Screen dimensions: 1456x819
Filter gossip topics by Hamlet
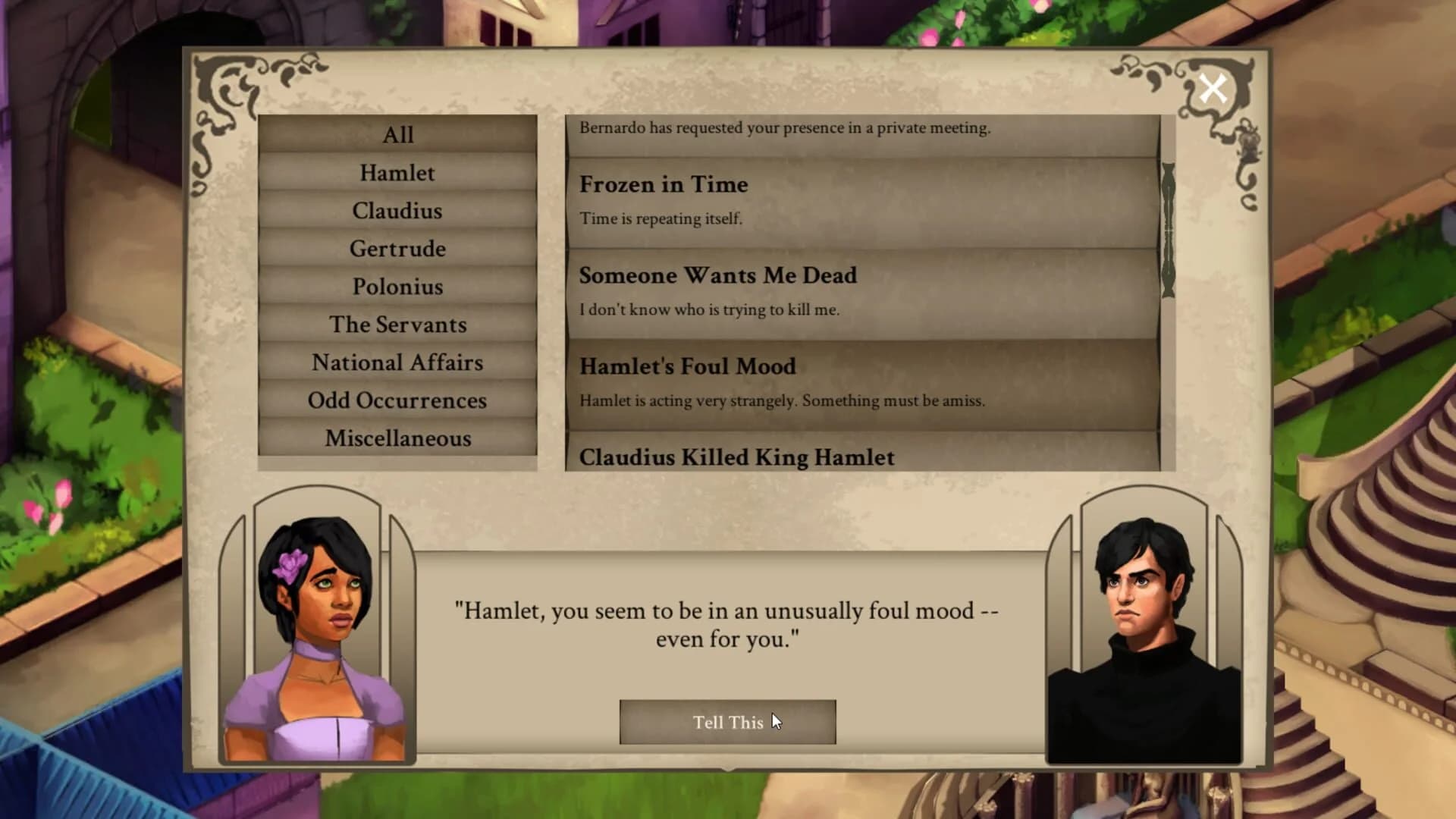[x=397, y=173]
